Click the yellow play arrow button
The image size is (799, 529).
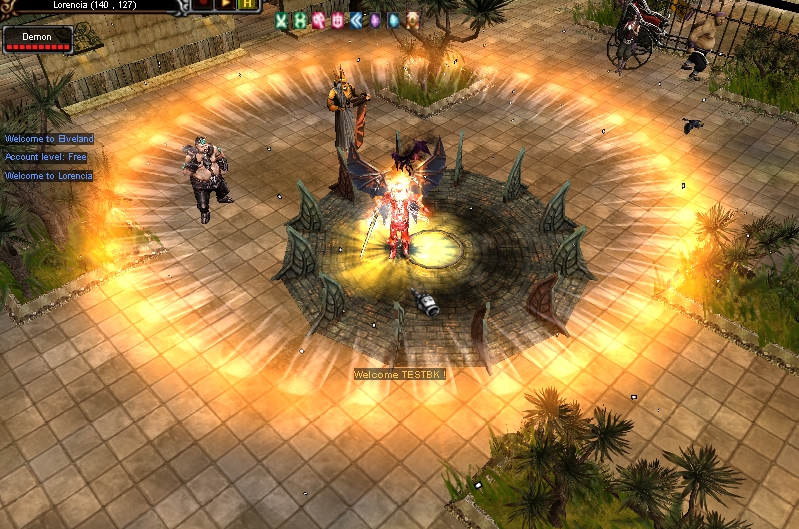(x=225, y=5)
